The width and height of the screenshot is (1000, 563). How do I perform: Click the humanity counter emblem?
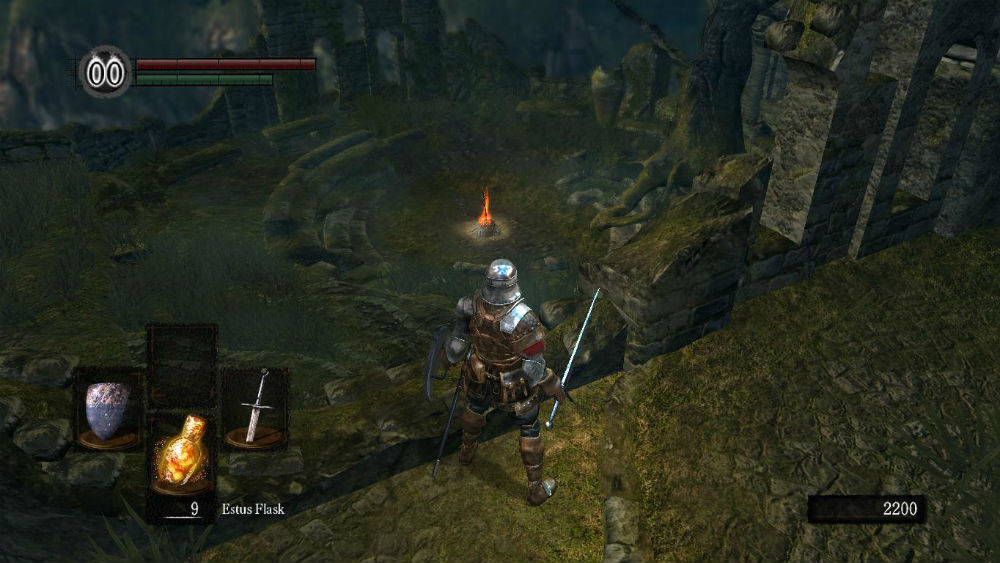point(106,73)
